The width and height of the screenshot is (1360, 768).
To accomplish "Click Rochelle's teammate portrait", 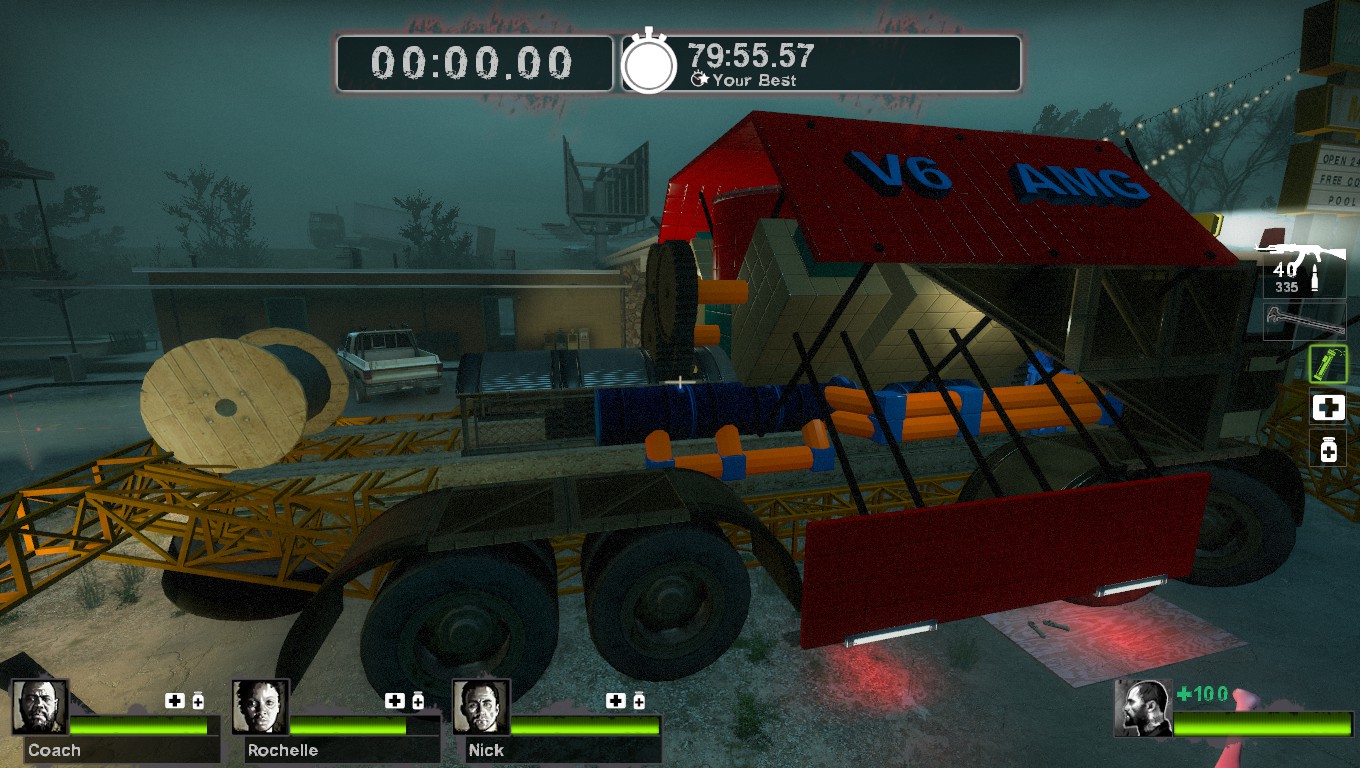I will click(x=260, y=707).
